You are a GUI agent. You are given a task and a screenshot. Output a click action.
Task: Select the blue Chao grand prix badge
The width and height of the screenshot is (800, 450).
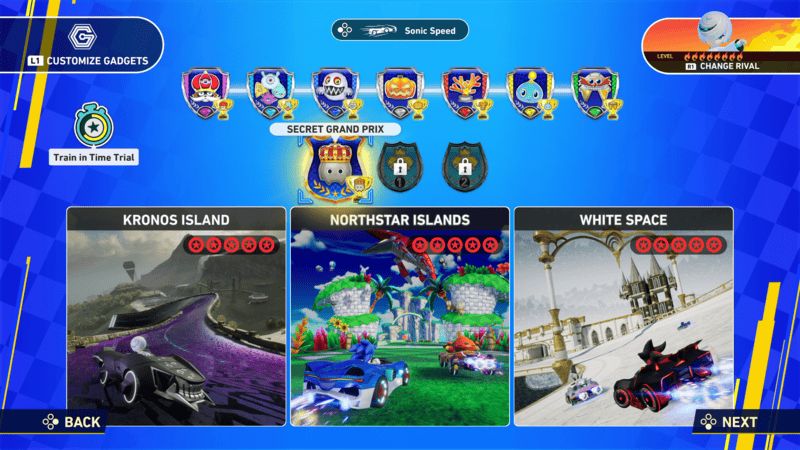tap(527, 90)
